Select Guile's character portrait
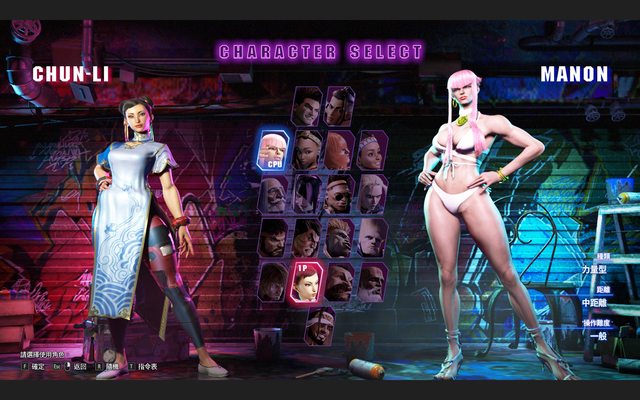 (372, 237)
